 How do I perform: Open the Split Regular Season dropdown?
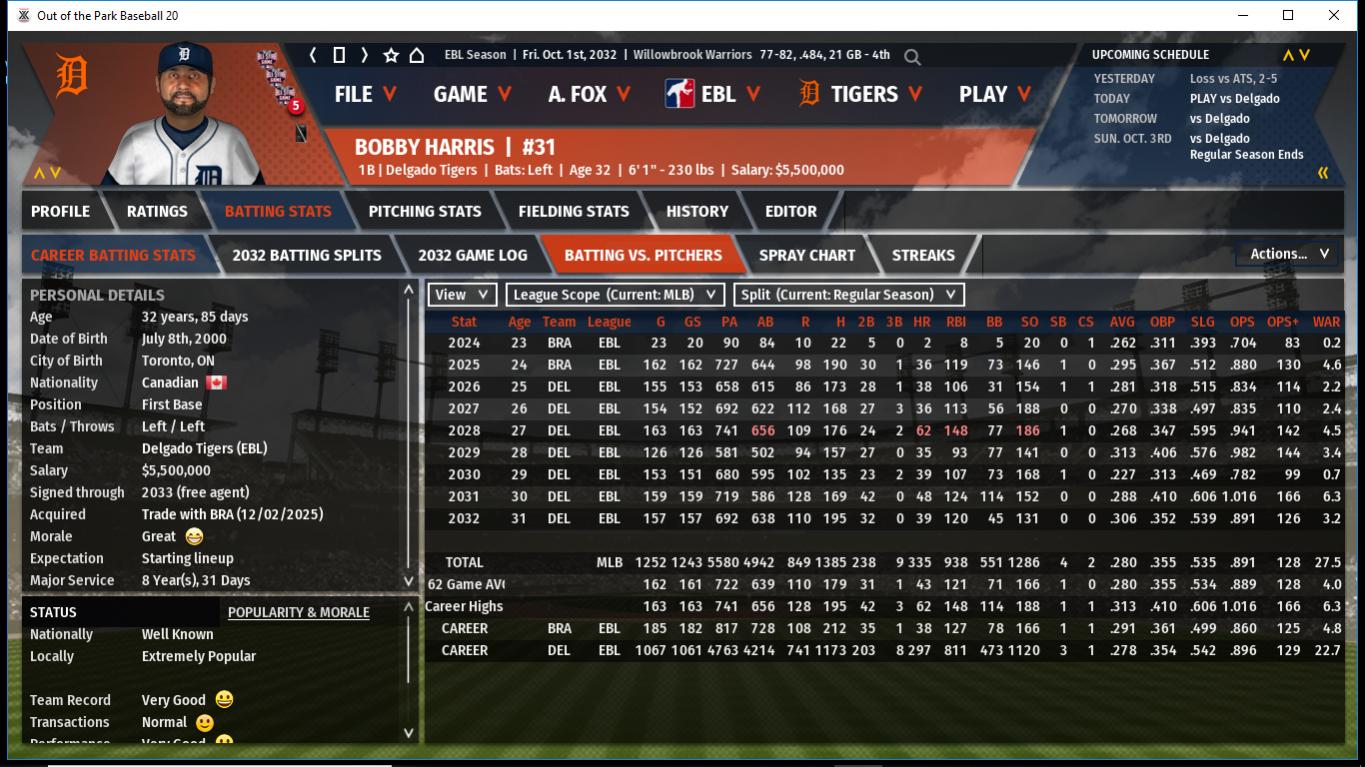(849, 295)
